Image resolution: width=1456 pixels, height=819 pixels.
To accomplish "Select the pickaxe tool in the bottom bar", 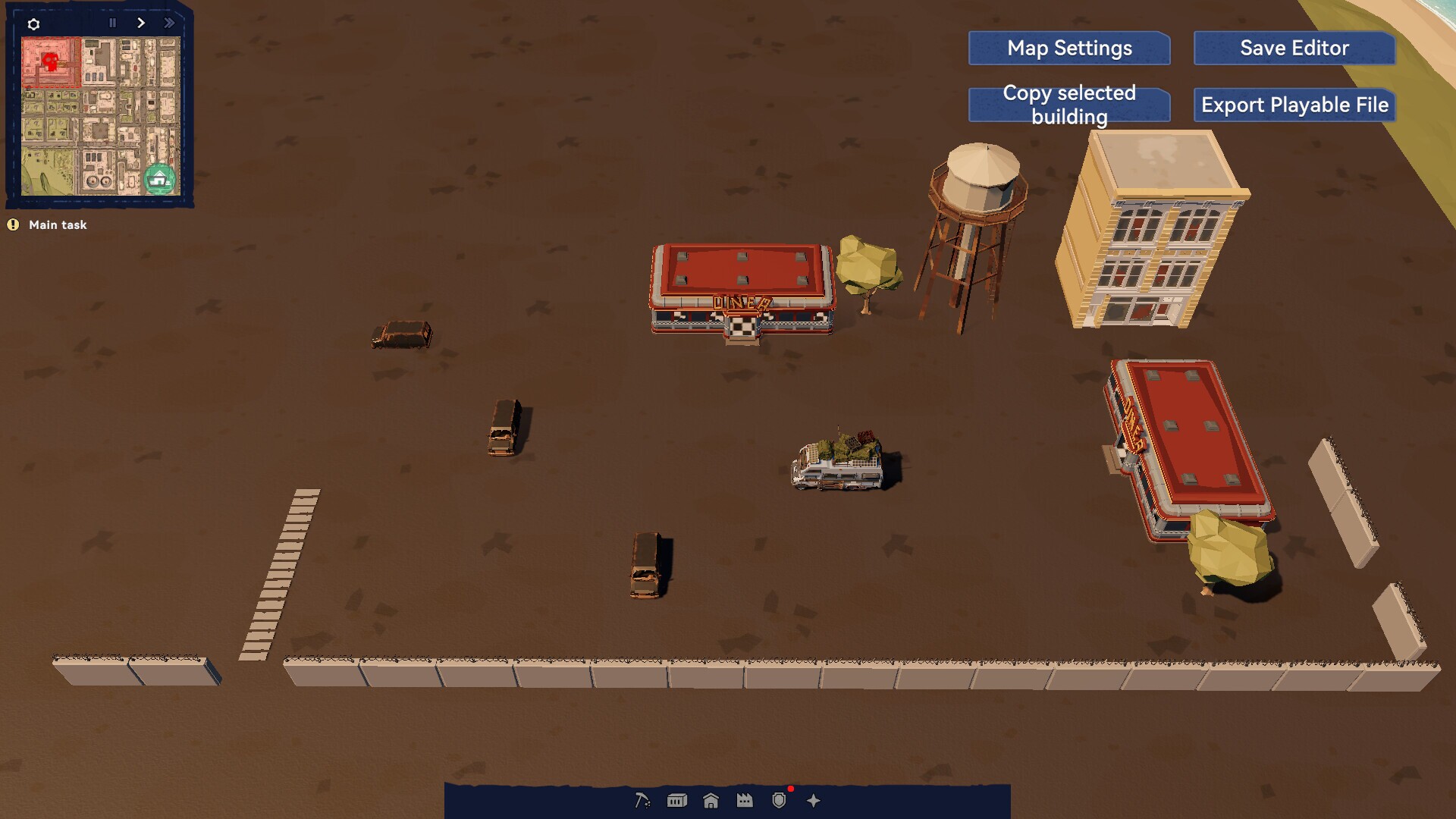I will tap(642, 800).
